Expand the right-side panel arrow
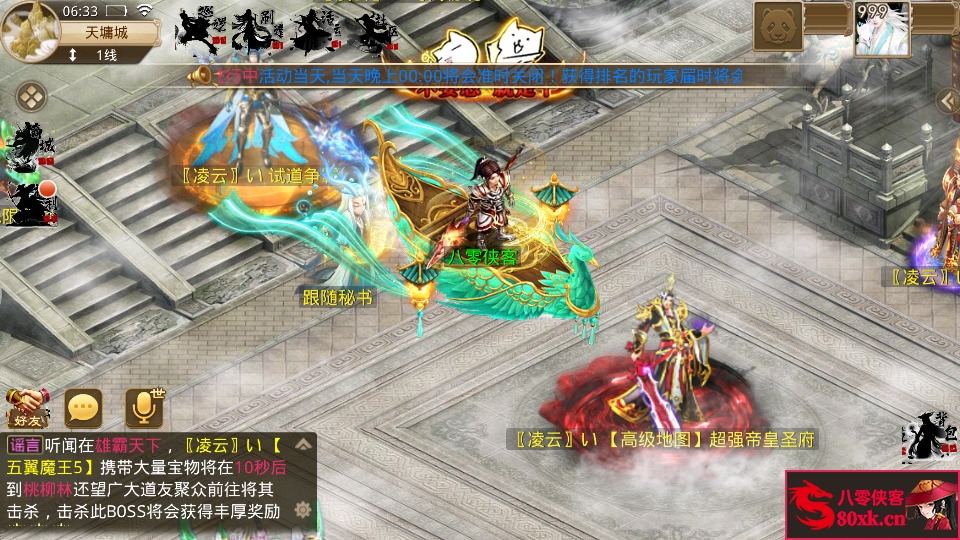960x540 pixels. 946,100
